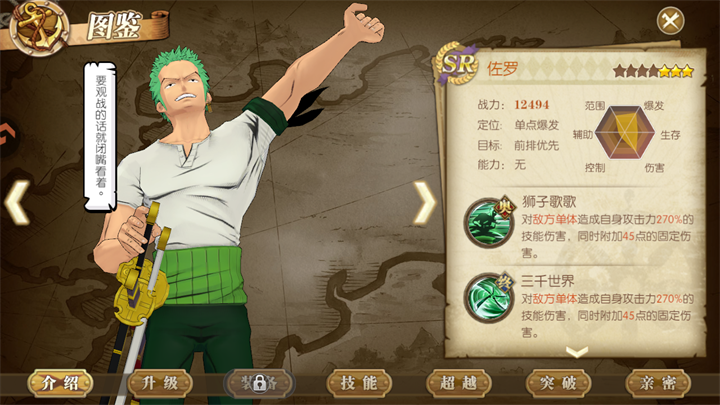Open the 突破 tab
Image resolution: width=720 pixels, height=405 pixels.
[558, 383]
